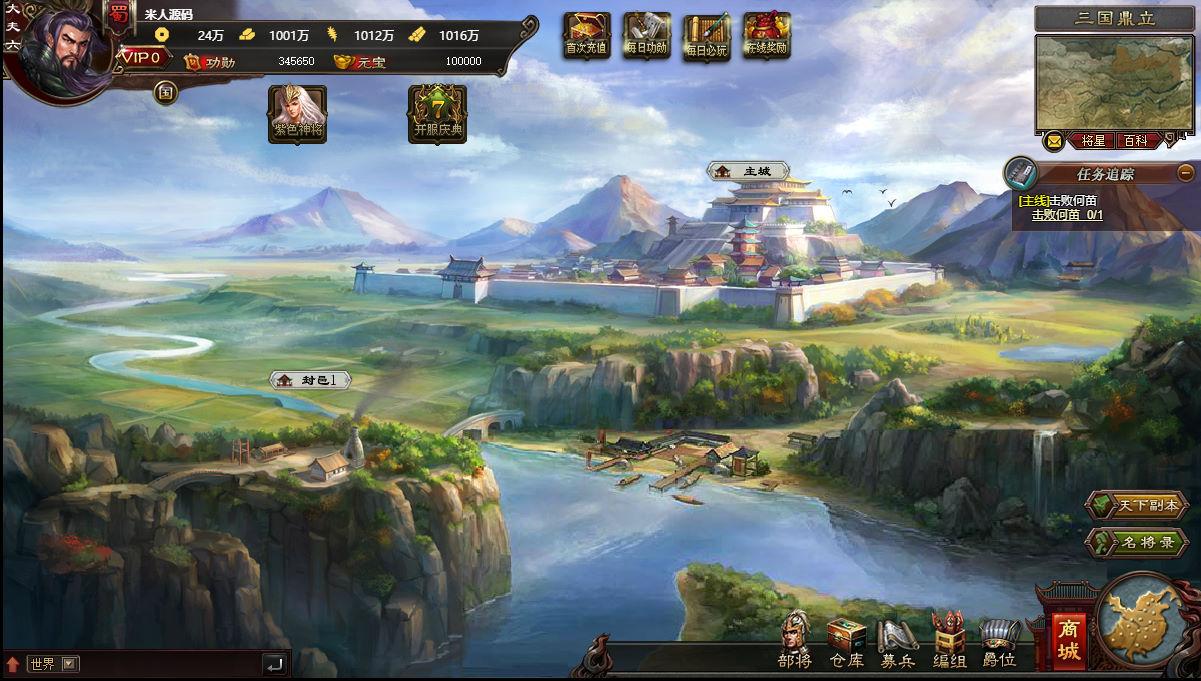Enter the 主城 main city label

point(749,171)
